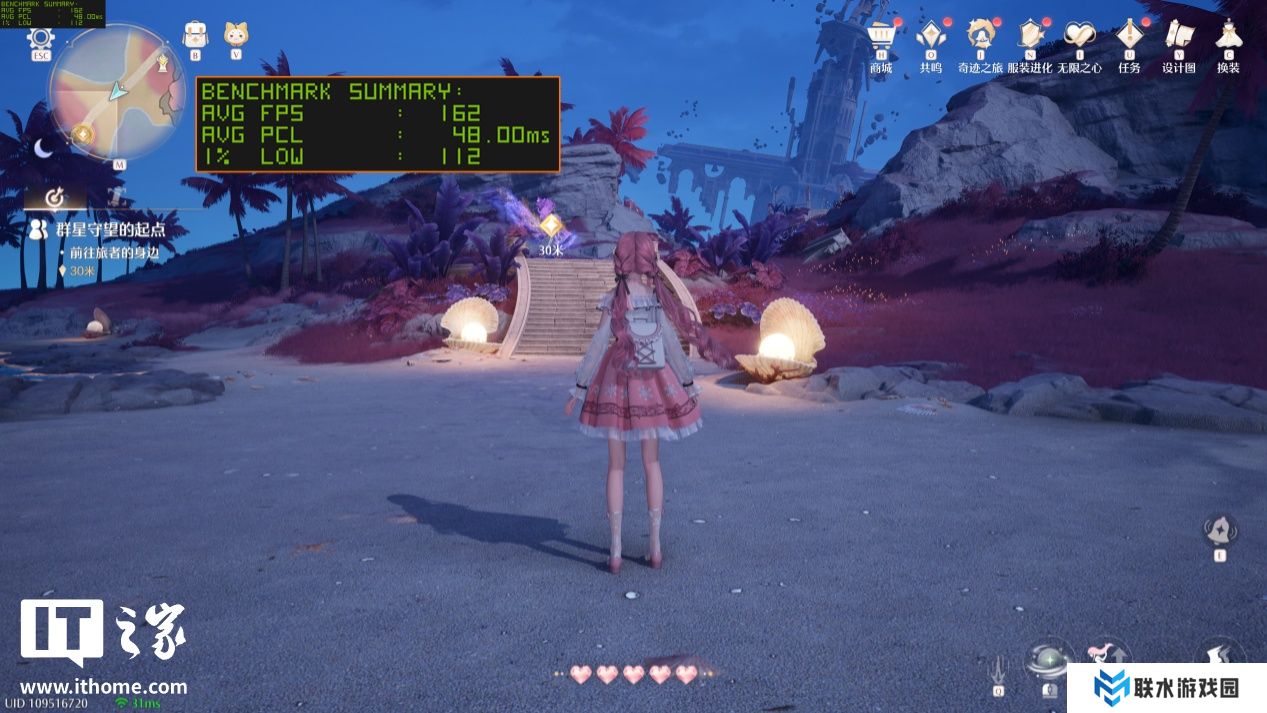The image size is (1267, 713).
Task: Select the quest tracker target tab
Action: 55,197
